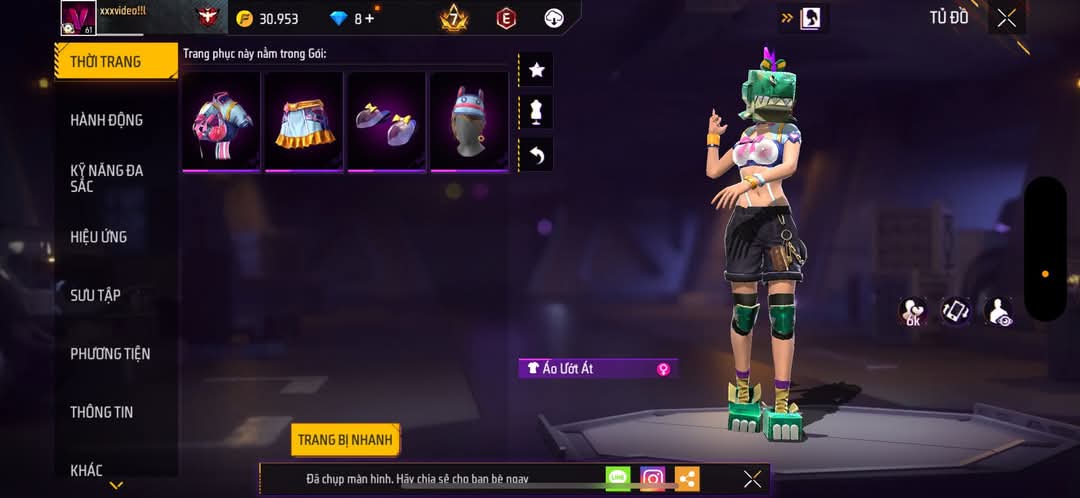Switch to the THỜI TRANG tab
1080x498 pixels.
tap(106, 62)
